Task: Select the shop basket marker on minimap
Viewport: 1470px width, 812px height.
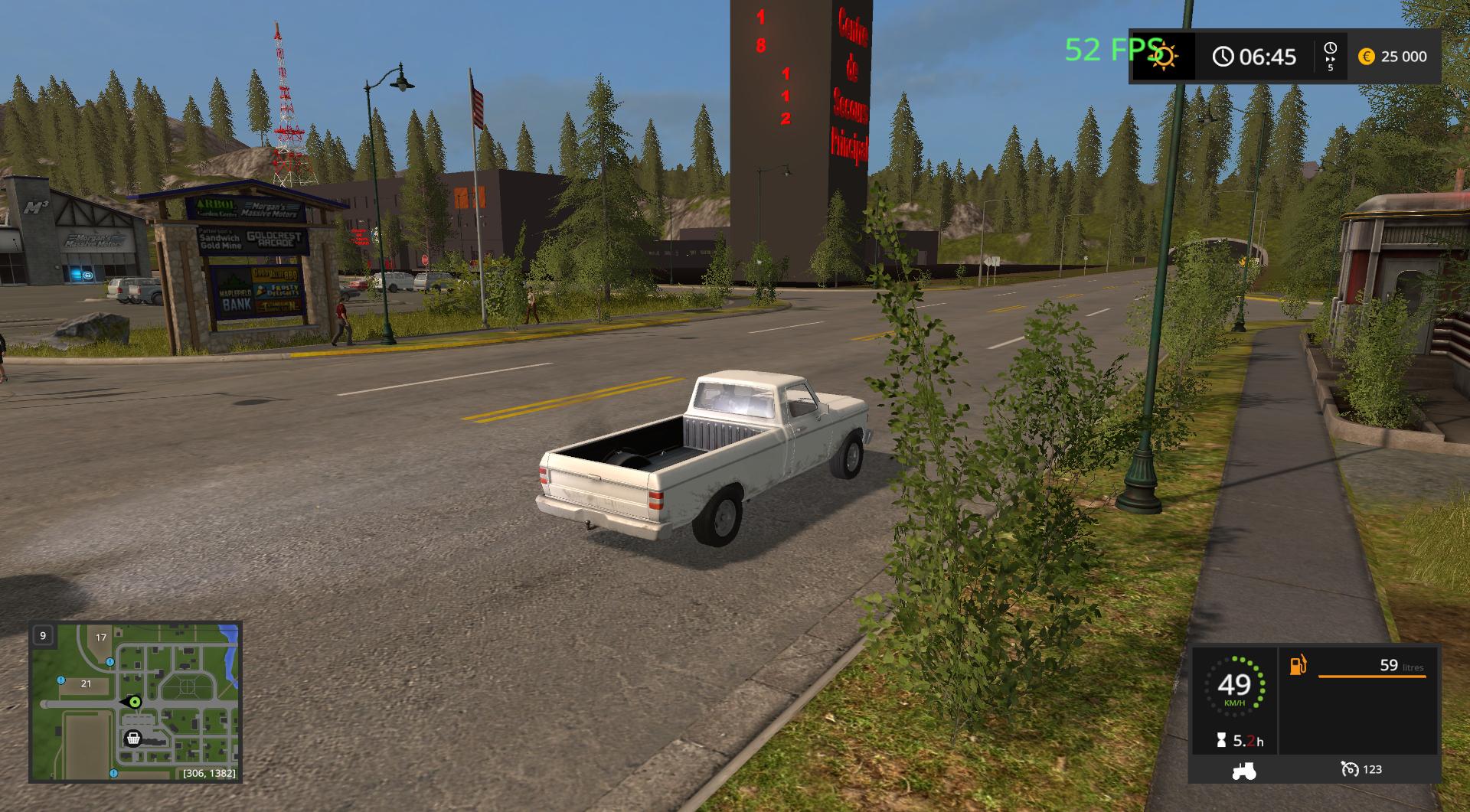Action: coord(133,739)
